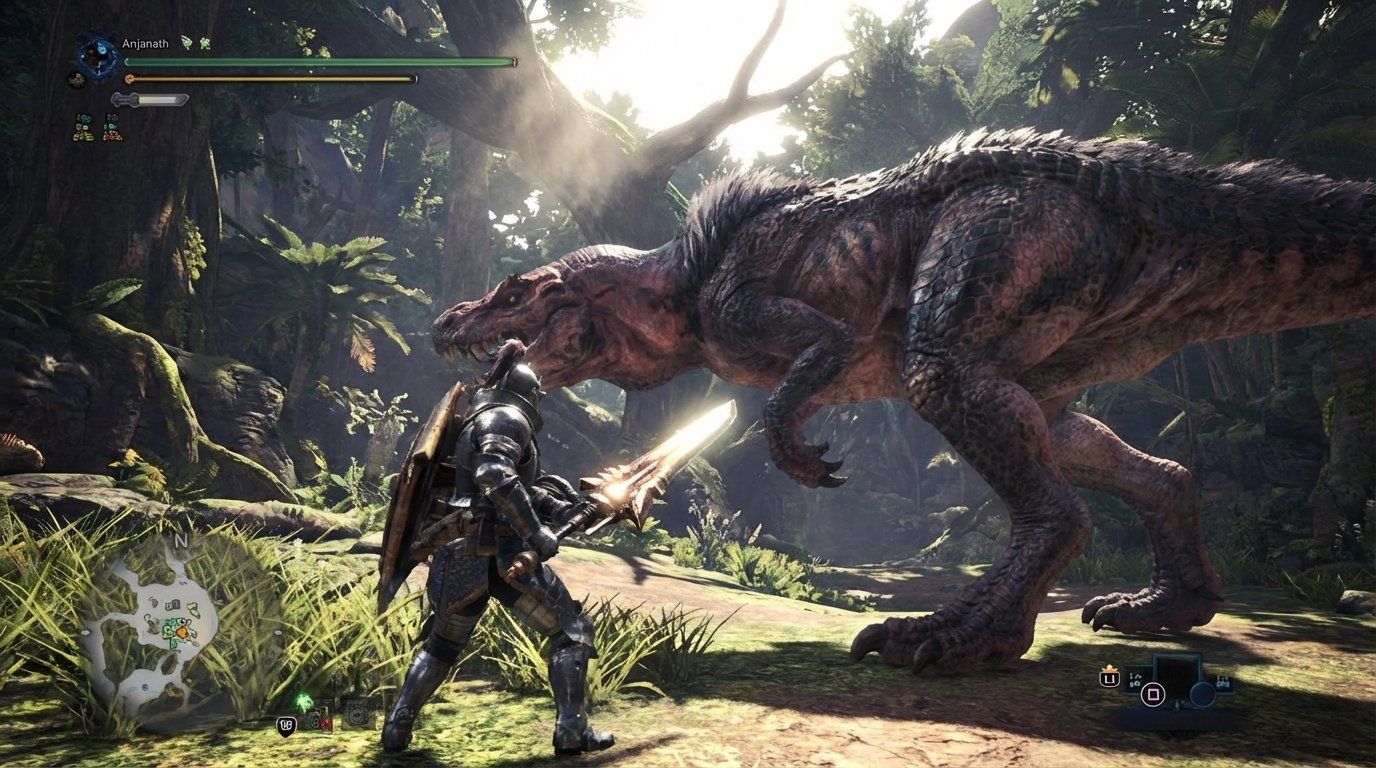Screen dimensions: 1376x768
Task: Click the red potion icon on the item bar
Action: point(323,720)
